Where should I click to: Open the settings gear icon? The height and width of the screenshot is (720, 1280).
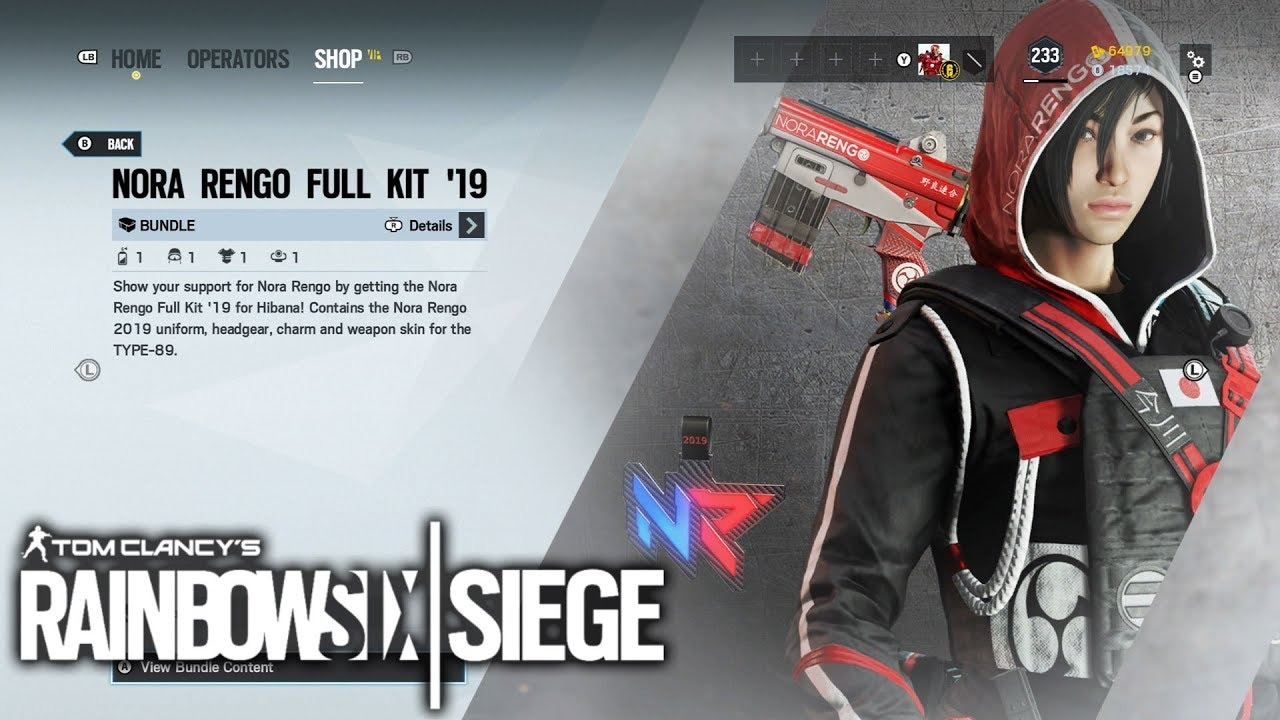point(1195,60)
